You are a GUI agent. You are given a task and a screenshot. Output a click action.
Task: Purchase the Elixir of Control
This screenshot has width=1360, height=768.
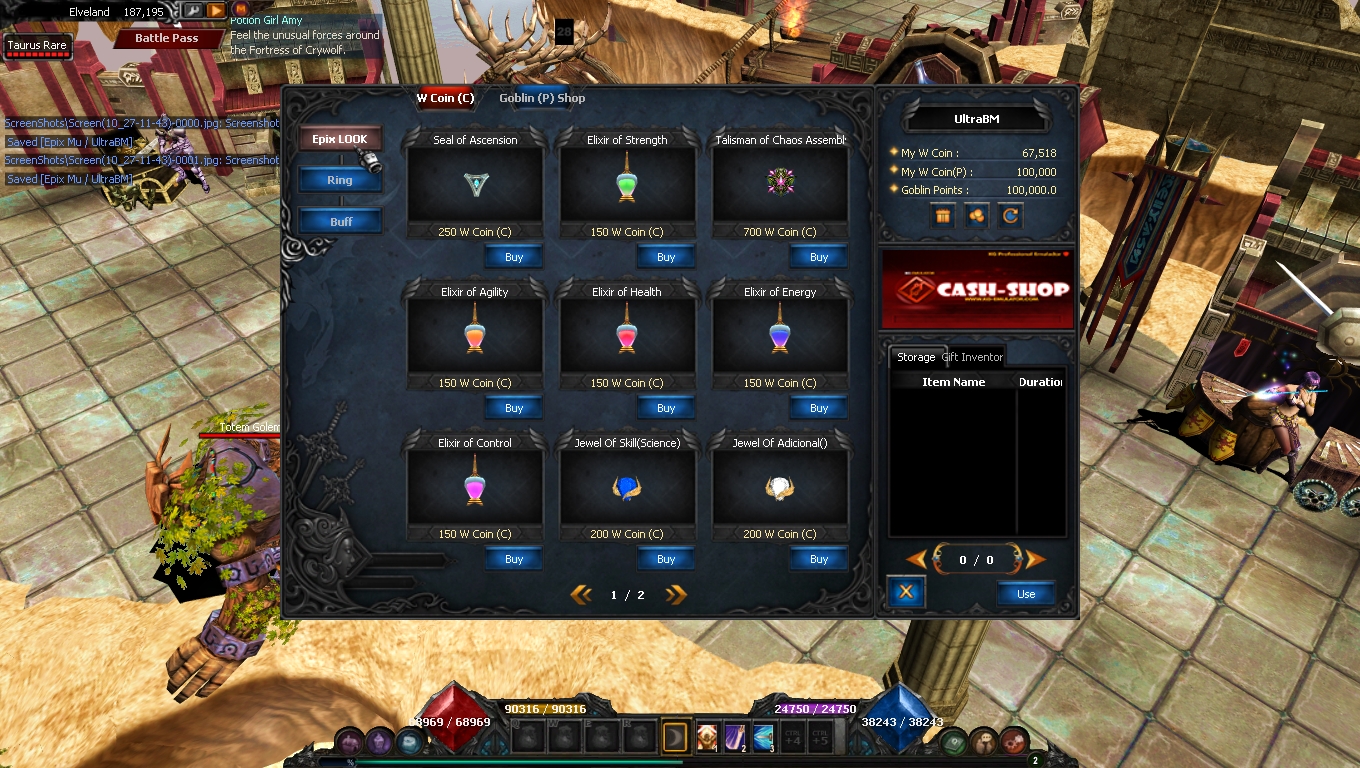(514, 559)
